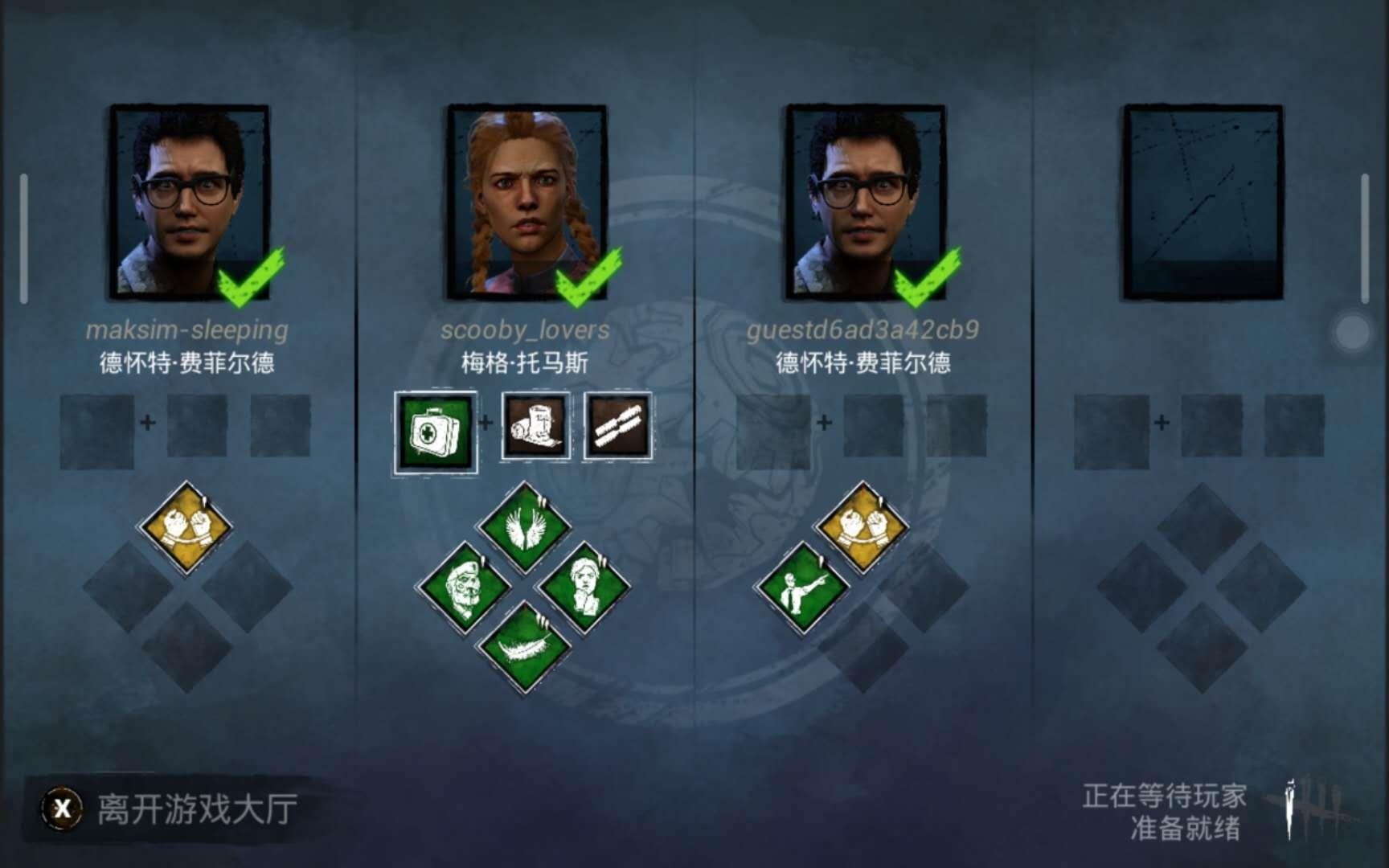This screenshot has width=1389, height=868.
Task: Select the bandages add-on icon
Action: point(618,426)
